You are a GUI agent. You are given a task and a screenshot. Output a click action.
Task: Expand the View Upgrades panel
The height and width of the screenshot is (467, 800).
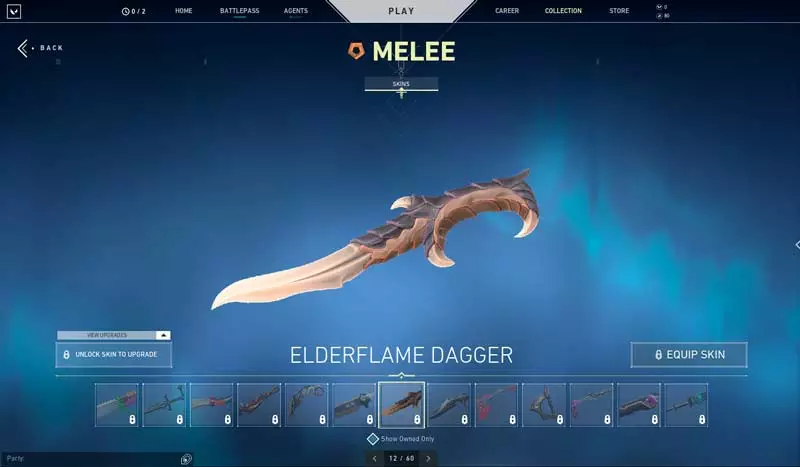pos(164,335)
